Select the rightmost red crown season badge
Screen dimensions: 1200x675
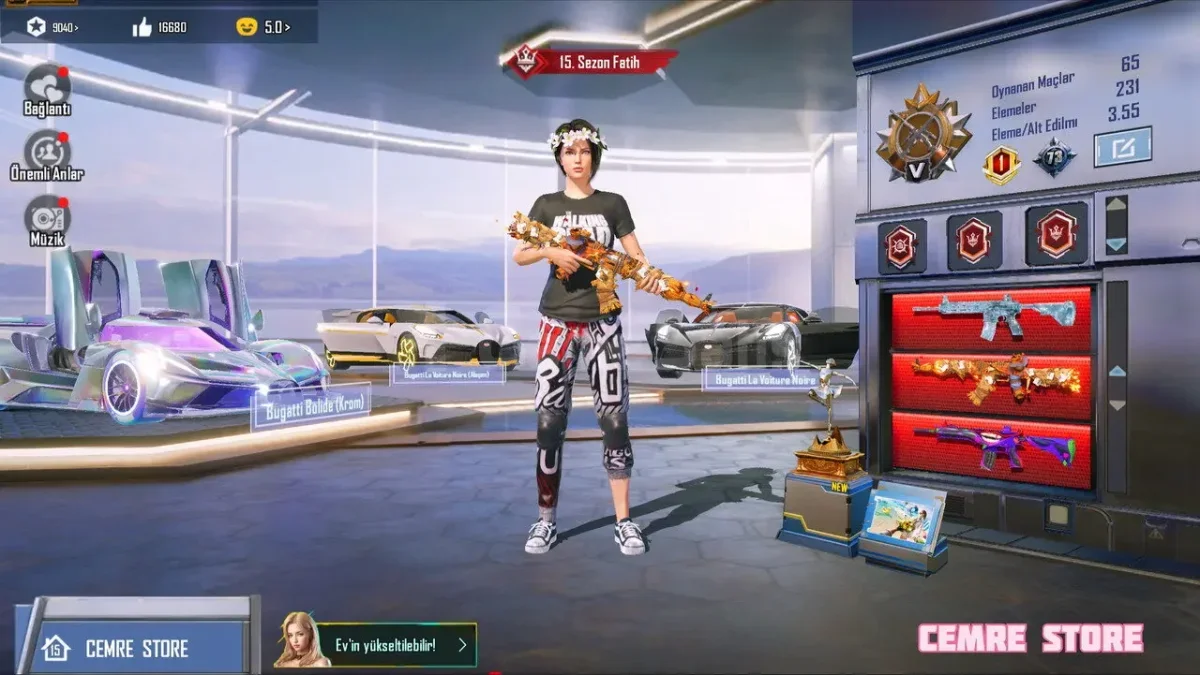coord(1056,236)
